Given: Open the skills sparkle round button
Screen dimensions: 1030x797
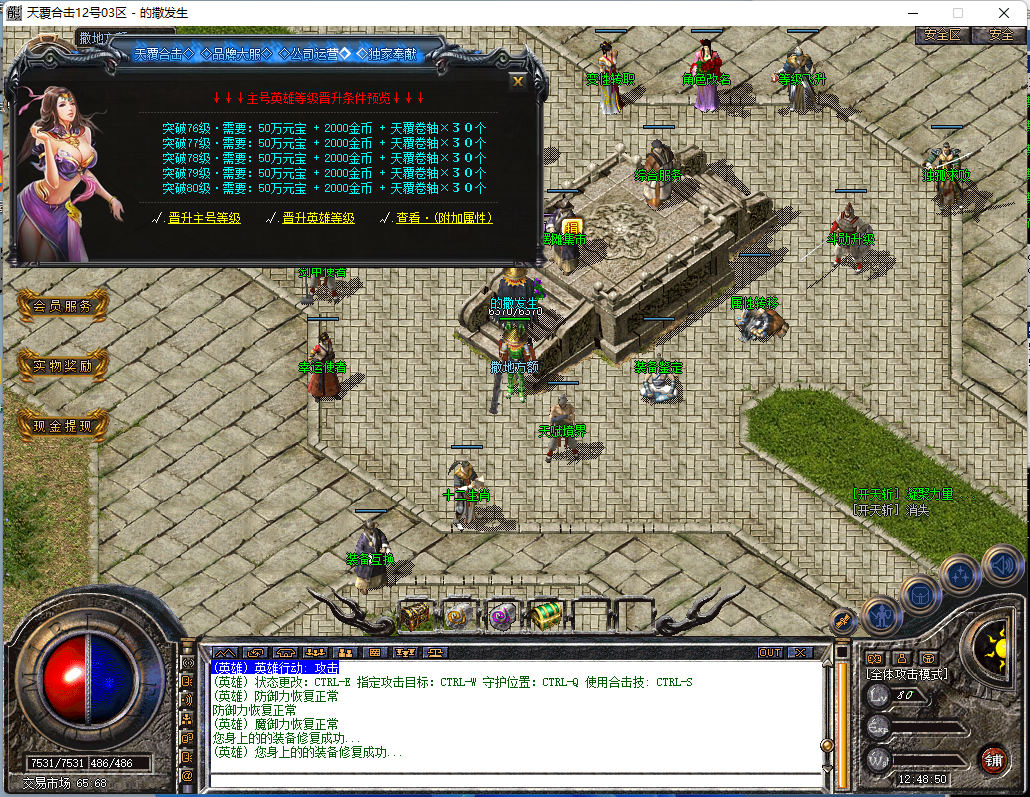Looking at the screenshot, I should [x=961, y=575].
